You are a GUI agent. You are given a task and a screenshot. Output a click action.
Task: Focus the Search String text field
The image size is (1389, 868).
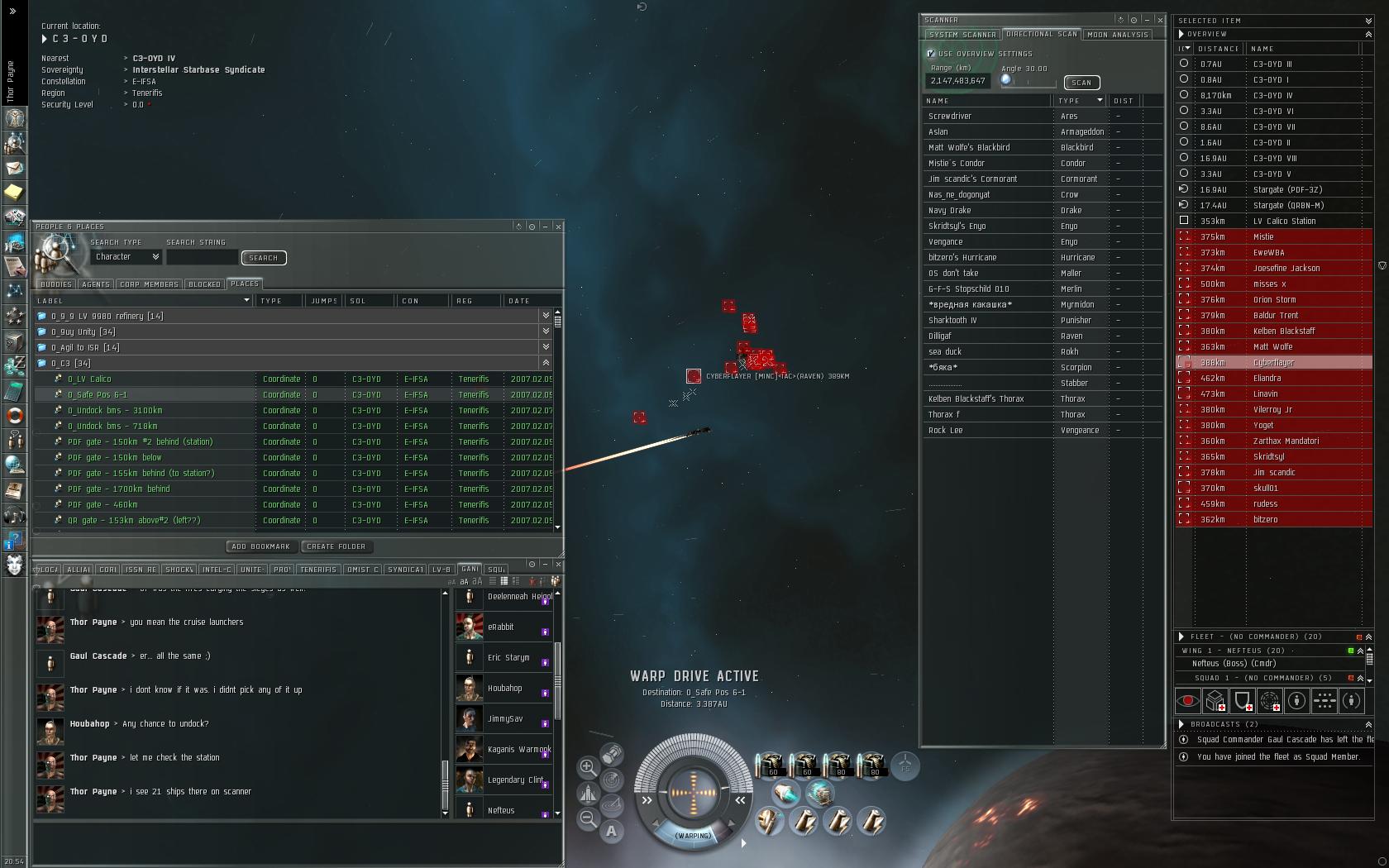click(202, 258)
